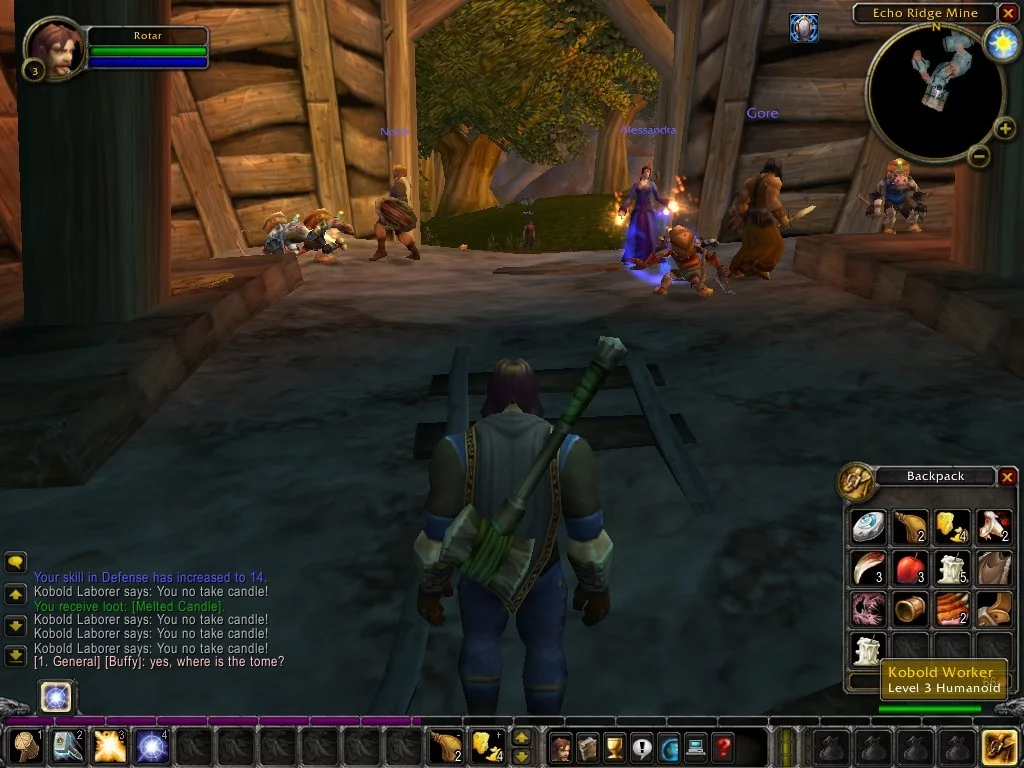The height and width of the screenshot is (768, 1024).
Task: Open the quest log exclamation button
Action: pyautogui.click(x=641, y=746)
